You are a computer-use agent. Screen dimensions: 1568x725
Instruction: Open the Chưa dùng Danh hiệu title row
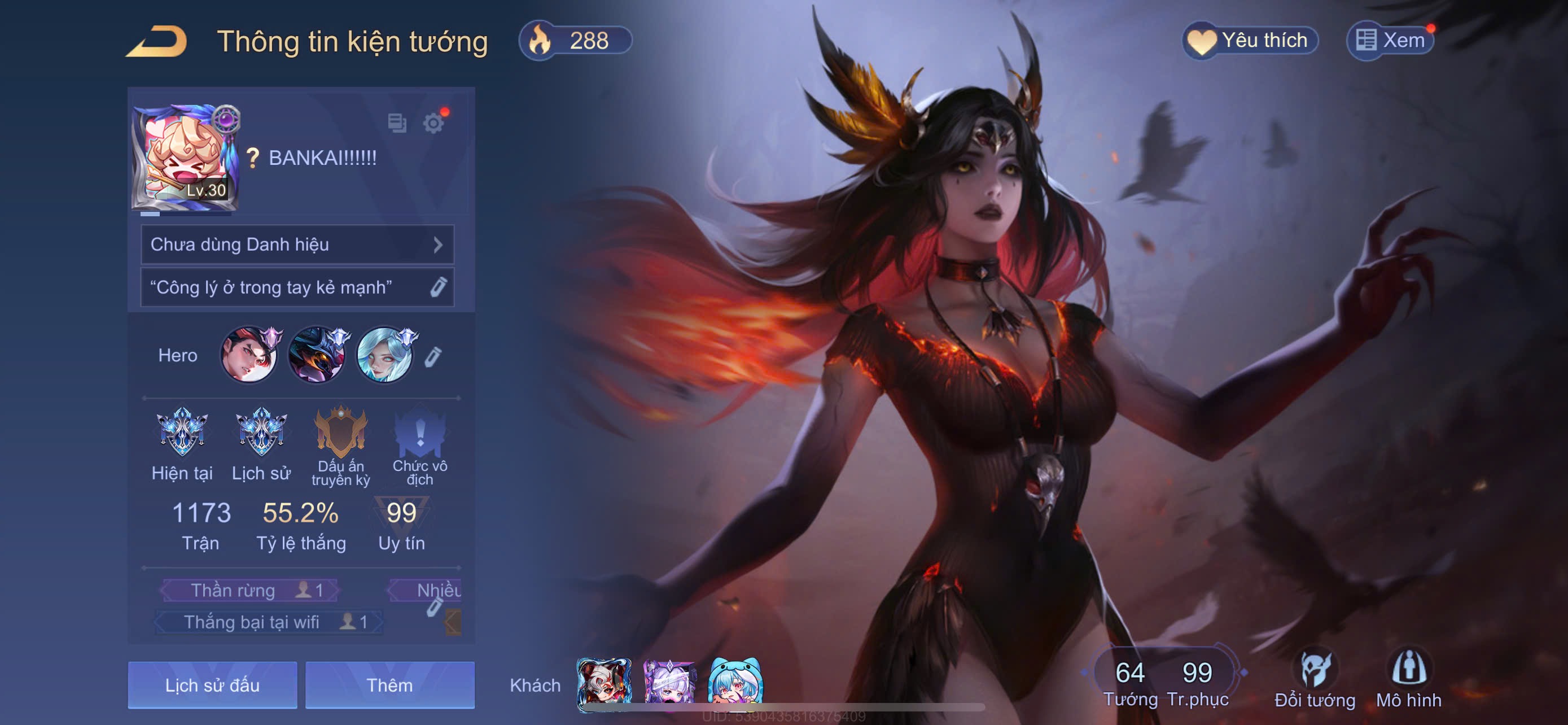click(297, 244)
